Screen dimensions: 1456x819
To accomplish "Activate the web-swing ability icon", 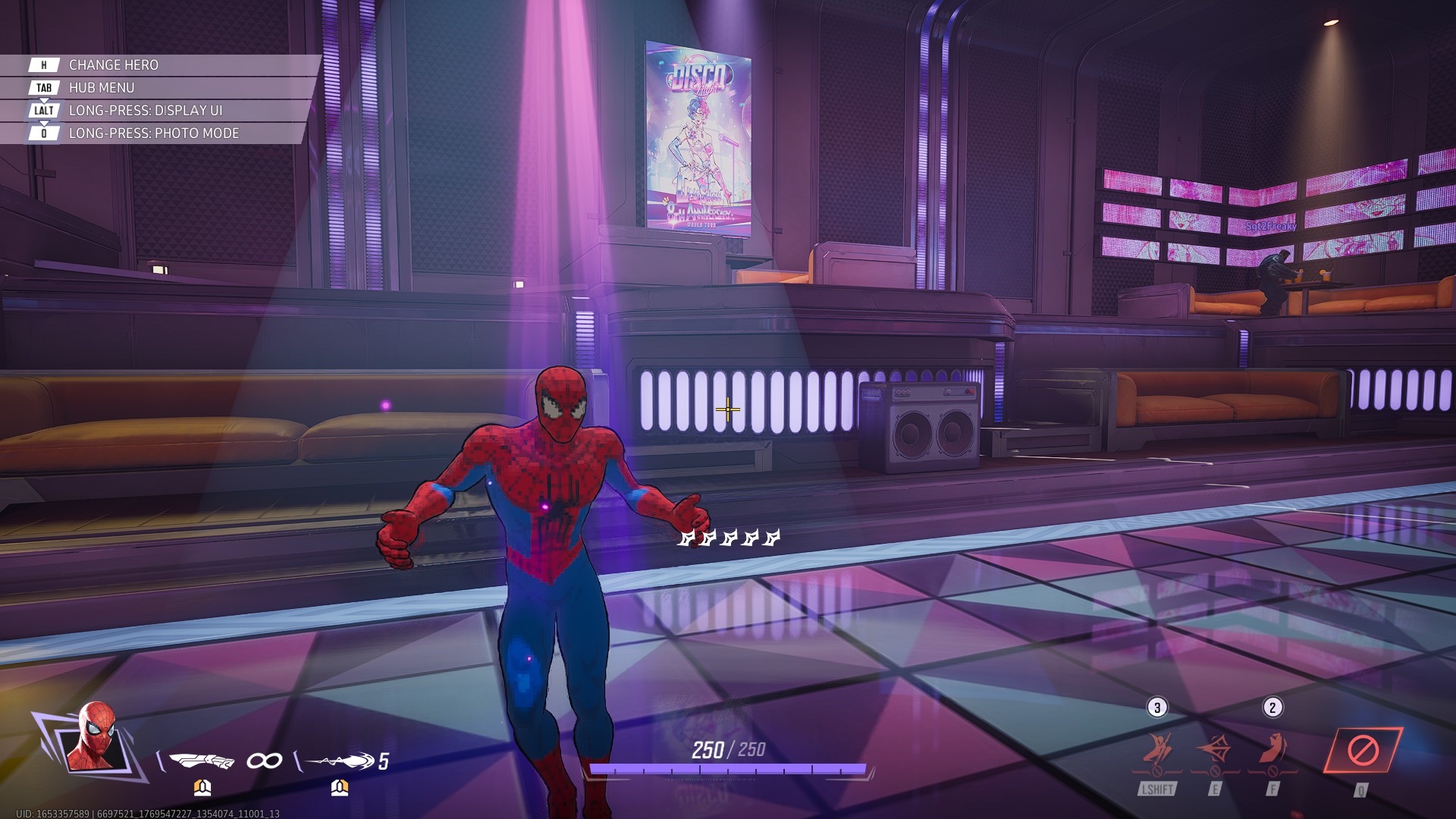I will pos(1158,751).
